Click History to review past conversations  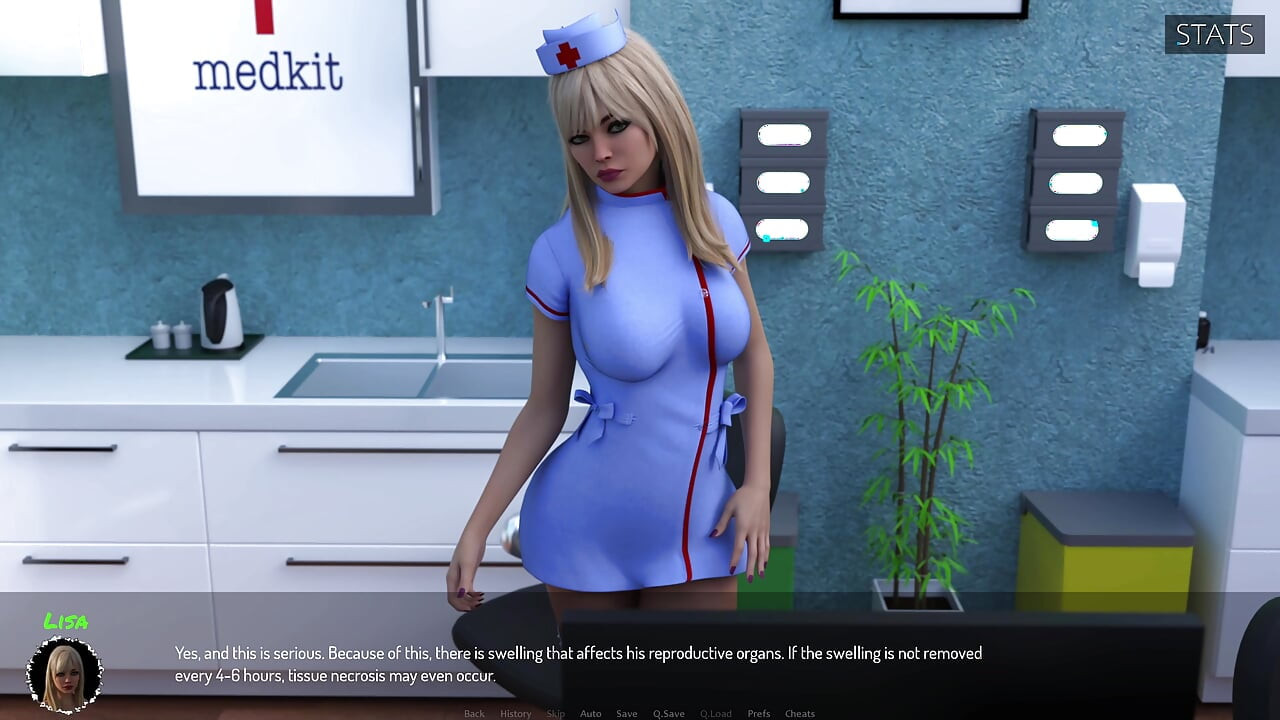click(515, 713)
